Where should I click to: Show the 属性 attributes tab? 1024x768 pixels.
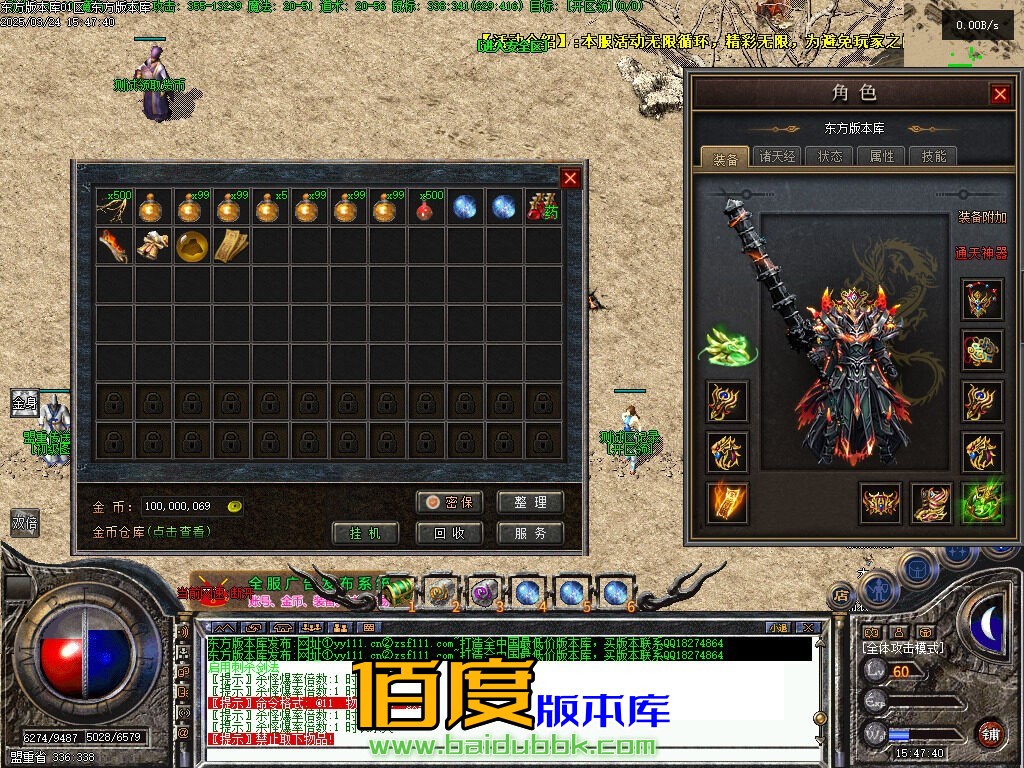(x=882, y=157)
